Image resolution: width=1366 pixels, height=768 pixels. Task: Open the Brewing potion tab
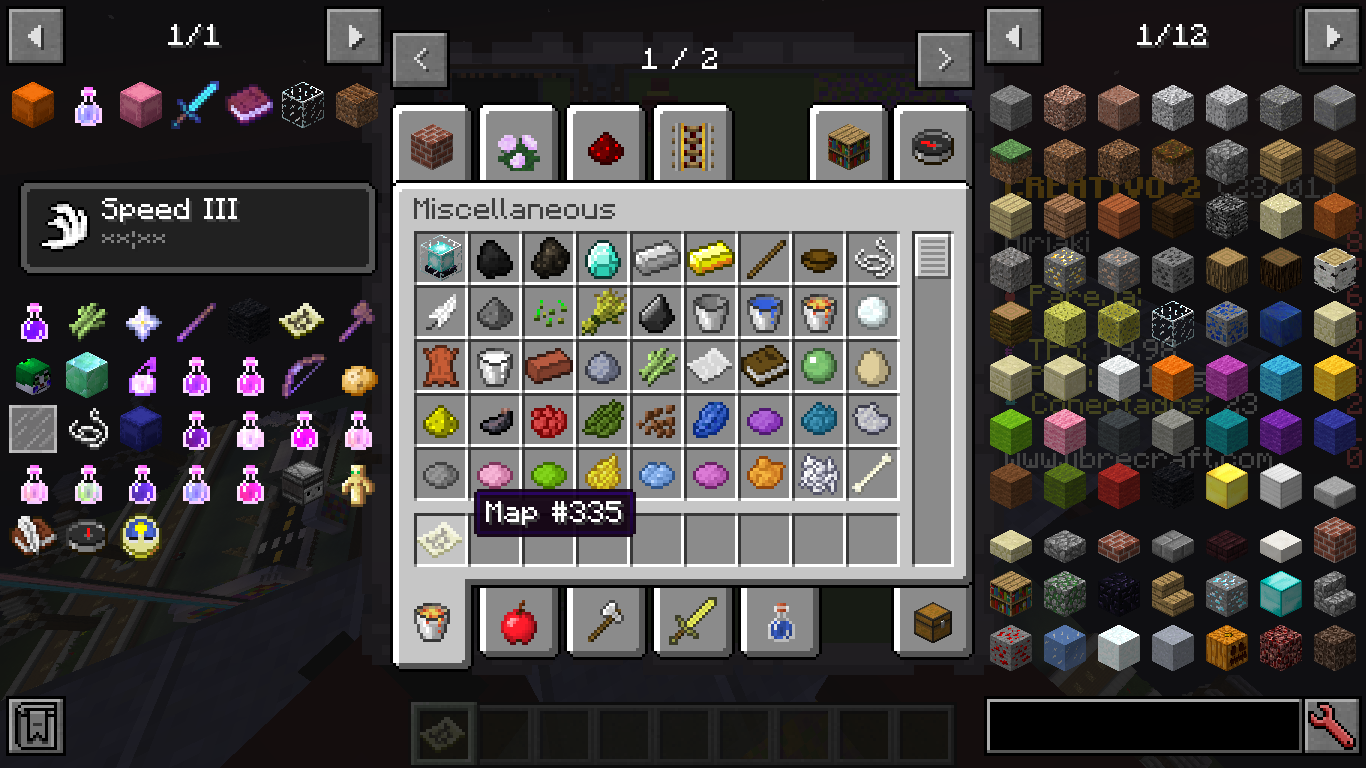[x=780, y=623]
